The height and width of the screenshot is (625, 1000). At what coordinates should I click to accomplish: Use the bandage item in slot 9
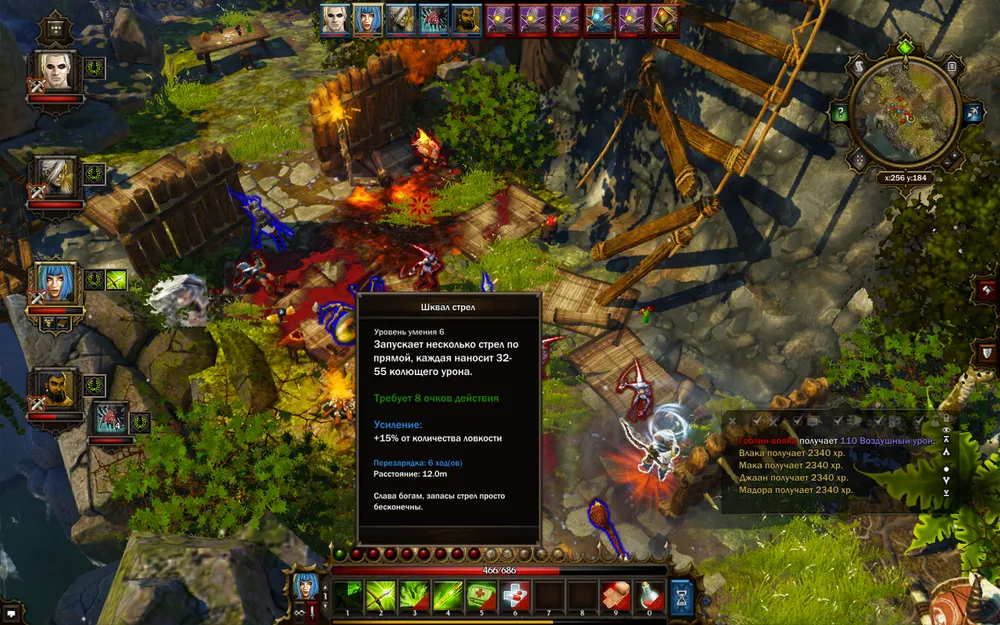pos(616,595)
